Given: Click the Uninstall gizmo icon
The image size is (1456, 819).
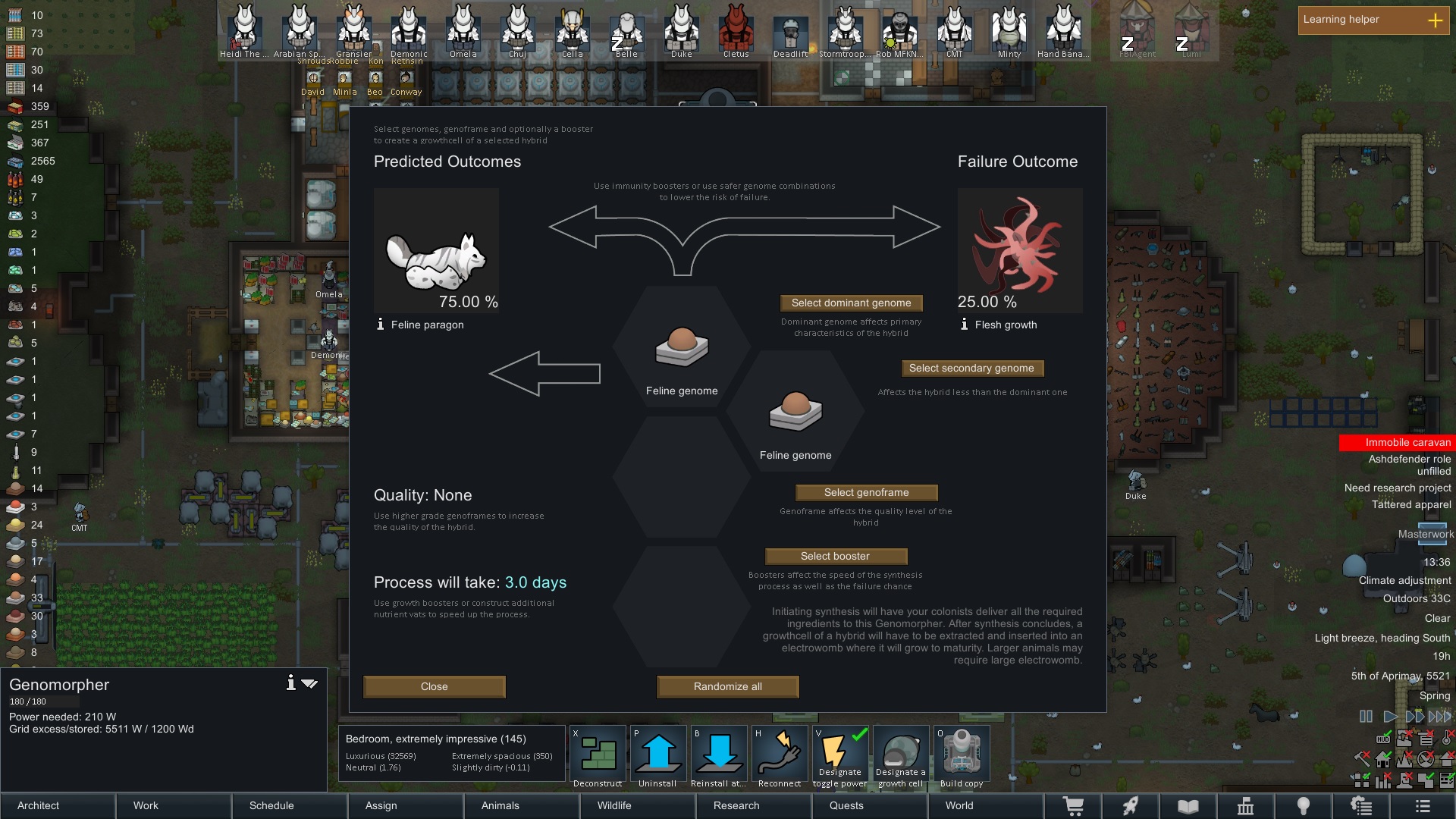Looking at the screenshot, I should coord(658,752).
